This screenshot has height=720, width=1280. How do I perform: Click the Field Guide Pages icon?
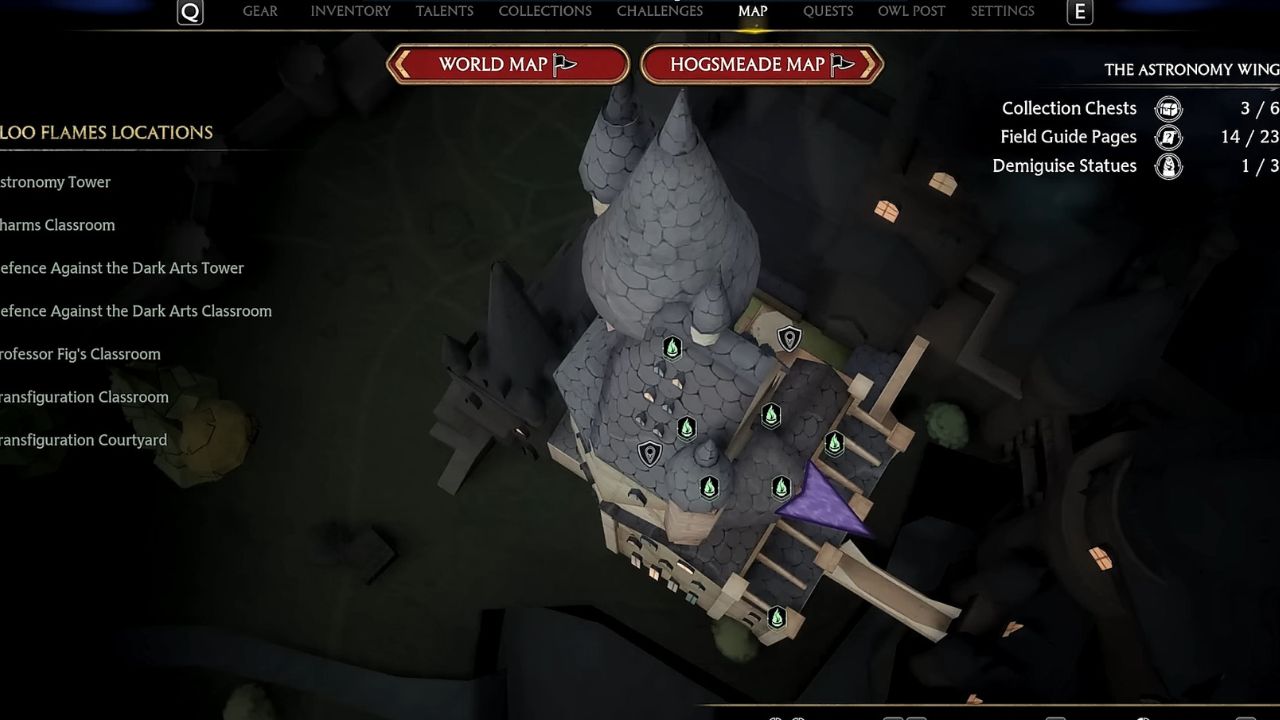click(1168, 137)
